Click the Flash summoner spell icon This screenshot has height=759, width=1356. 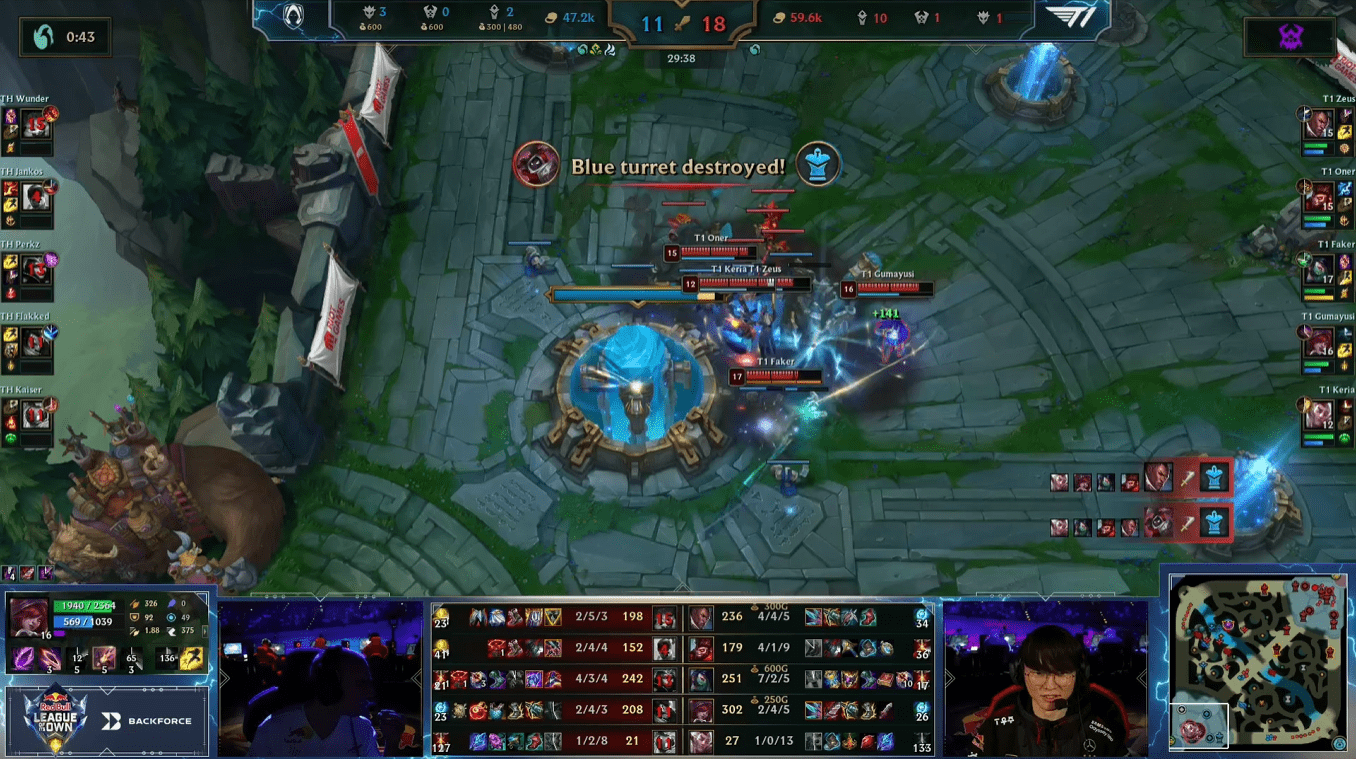(192, 658)
